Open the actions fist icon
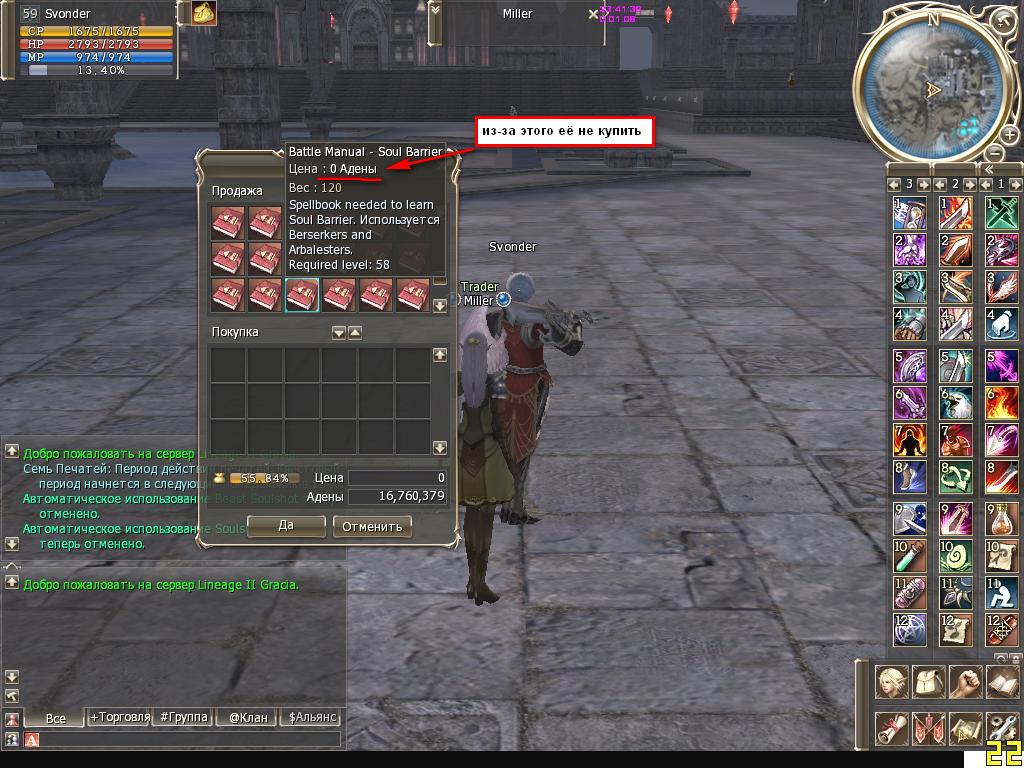Screen dimensions: 1024x768 965,683
